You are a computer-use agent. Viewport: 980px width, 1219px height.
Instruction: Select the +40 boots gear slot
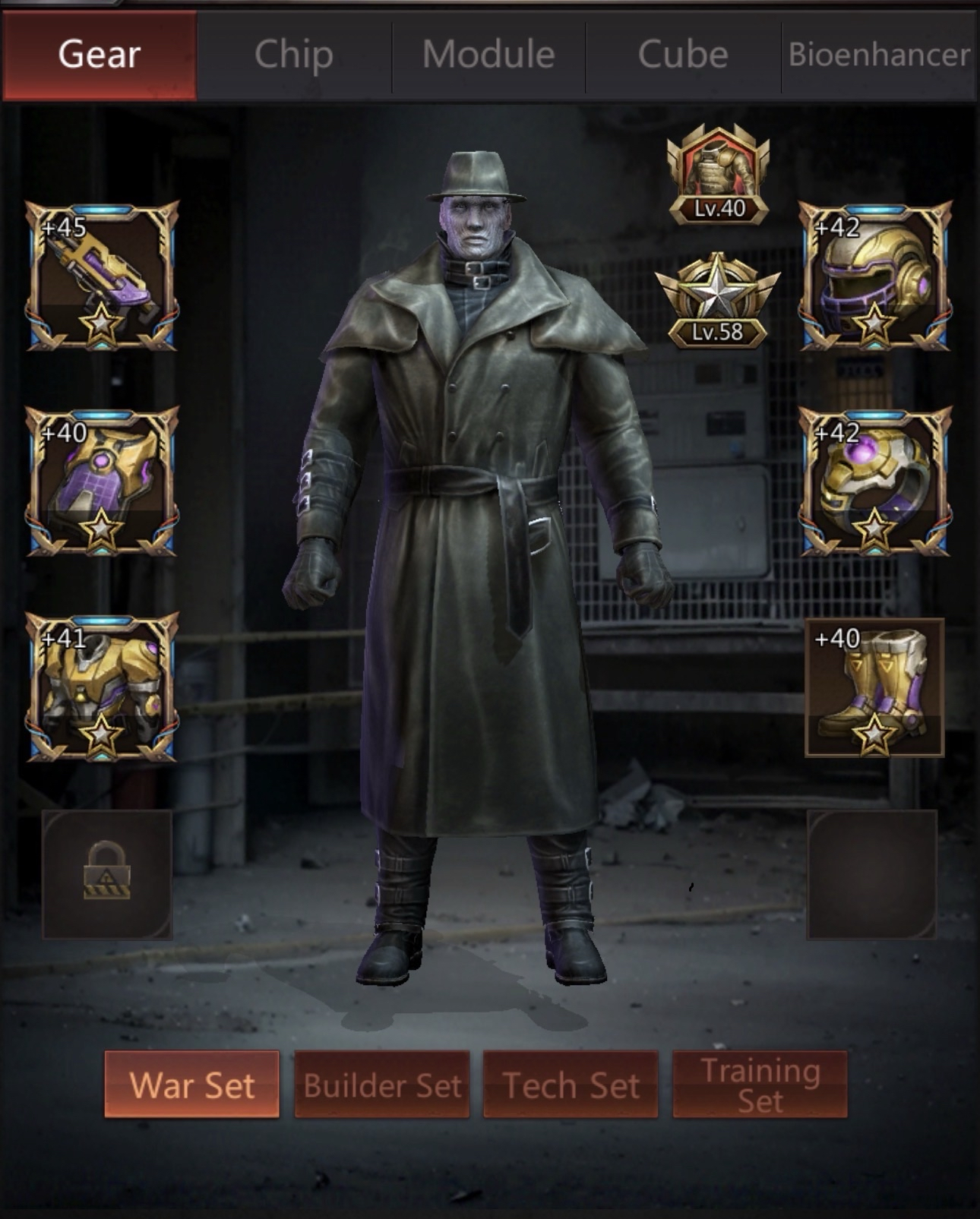(x=874, y=687)
